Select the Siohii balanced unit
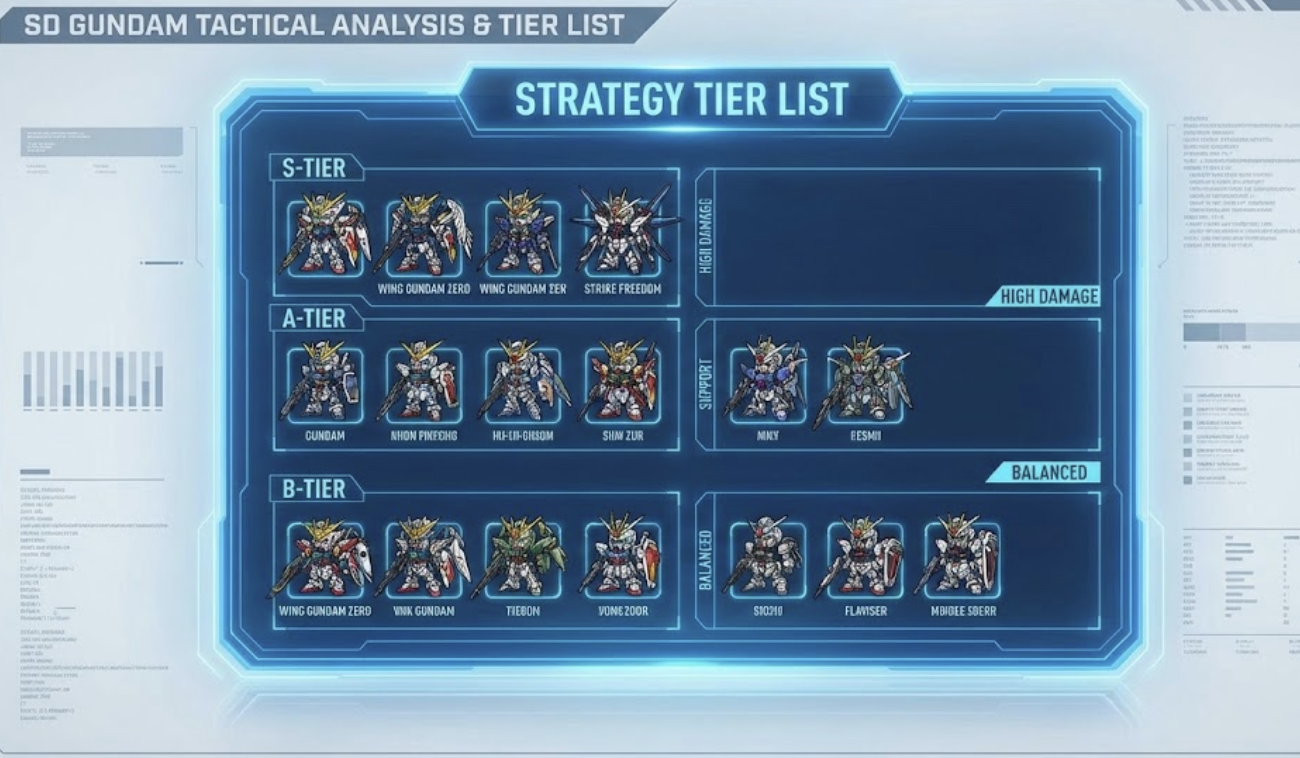Screen dimensions: 1300x758 click(x=767, y=559)
